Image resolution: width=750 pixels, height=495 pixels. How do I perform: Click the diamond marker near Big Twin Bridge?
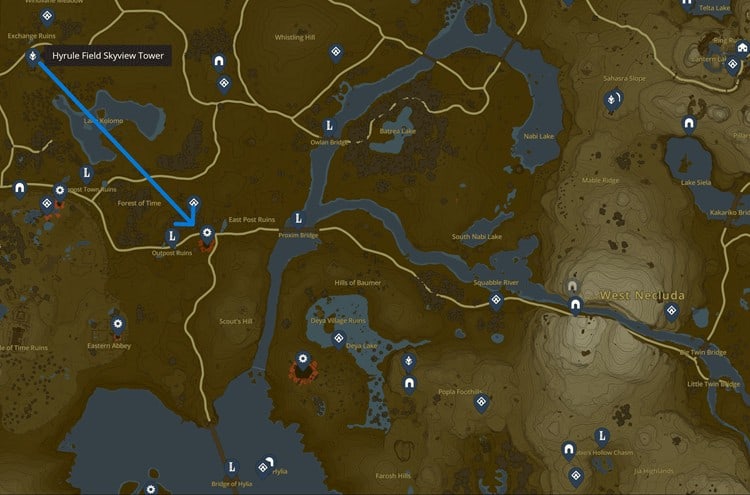(672, 310)
